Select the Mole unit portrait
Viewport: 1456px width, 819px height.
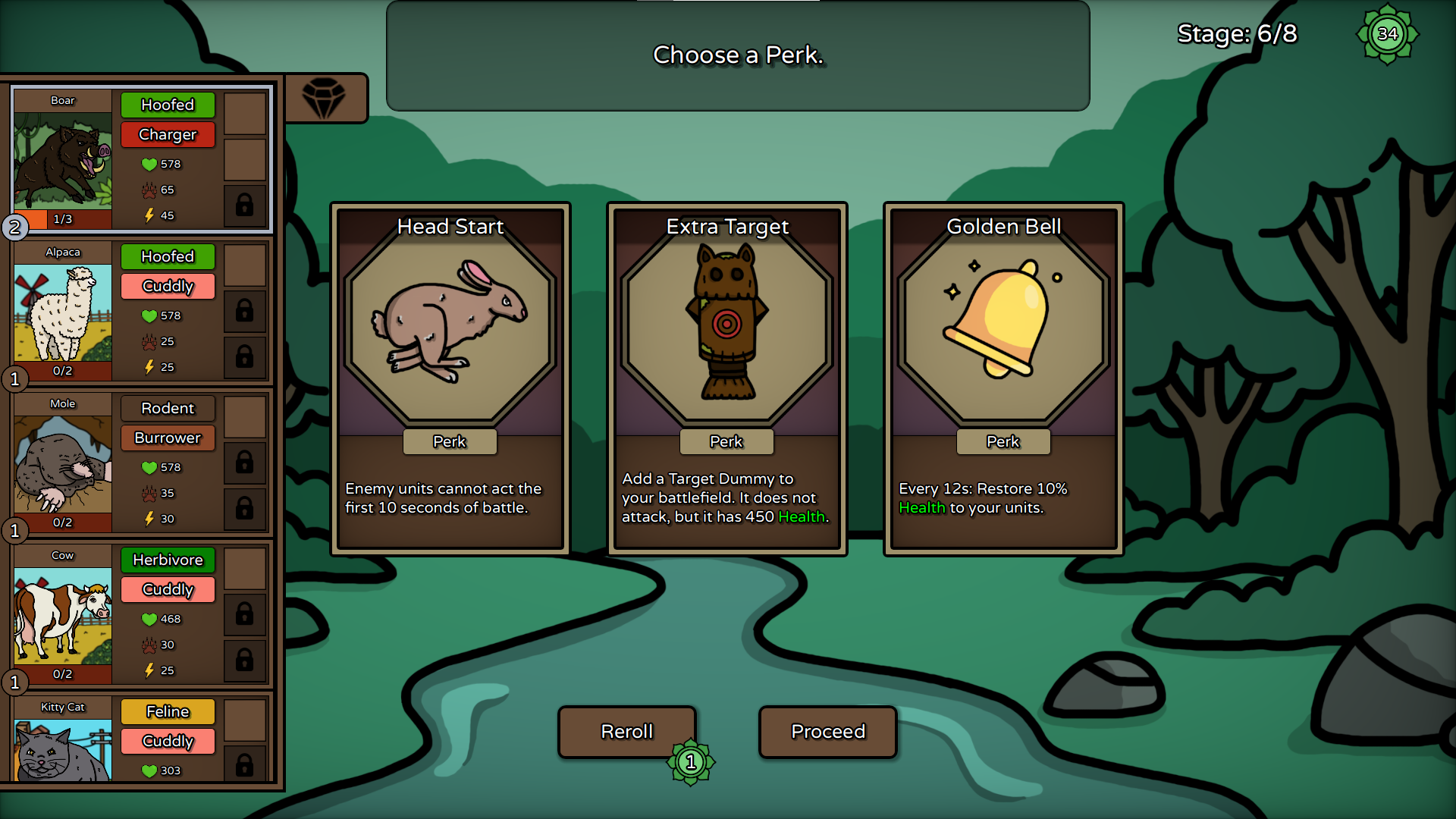63,464
